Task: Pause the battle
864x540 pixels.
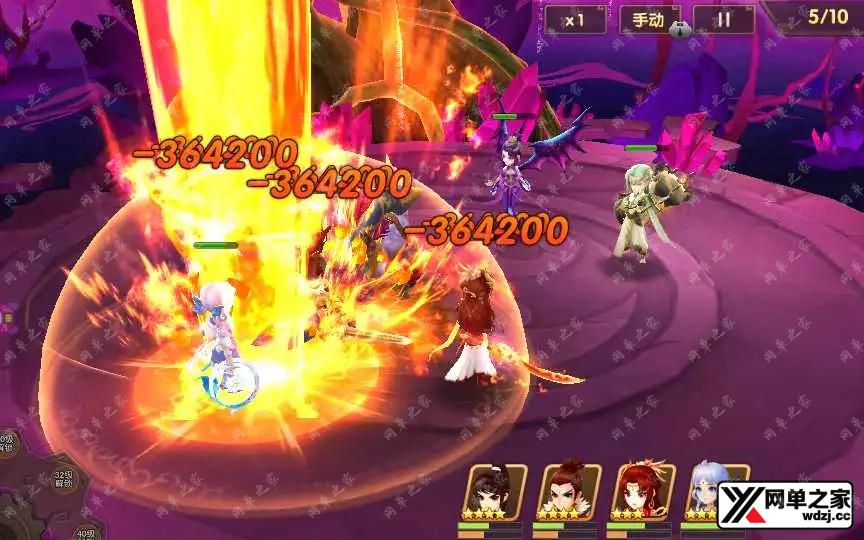Action: pos(723,19)
